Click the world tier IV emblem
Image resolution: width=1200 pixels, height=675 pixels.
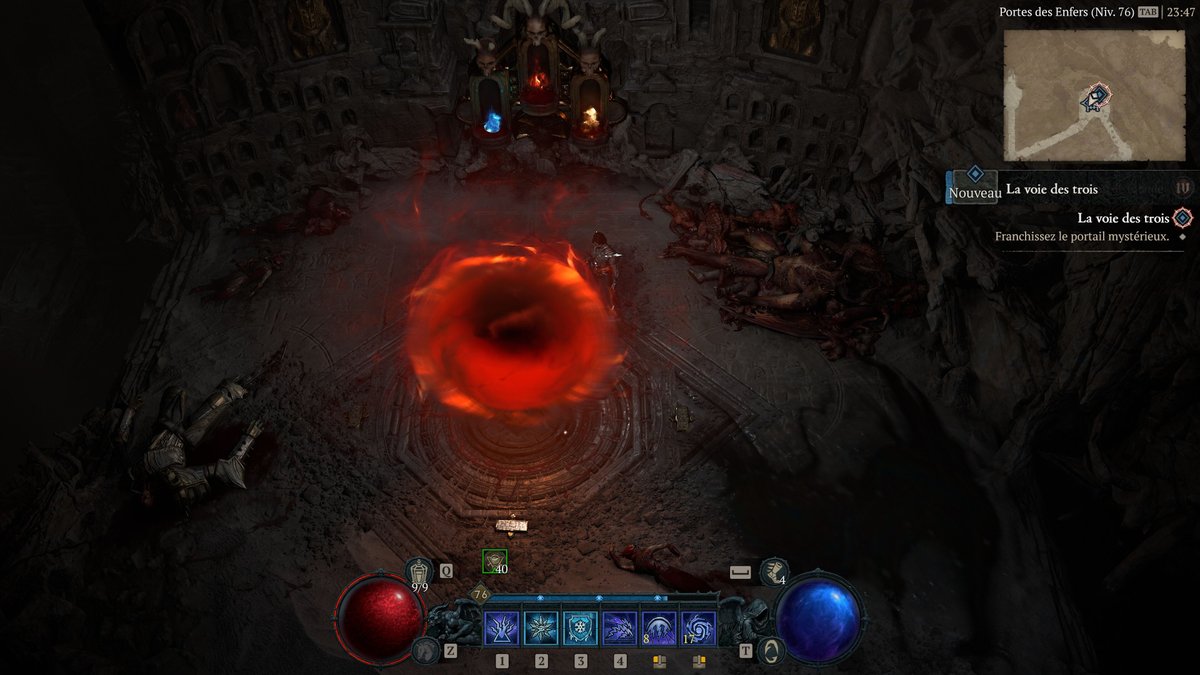point(1184,187)
